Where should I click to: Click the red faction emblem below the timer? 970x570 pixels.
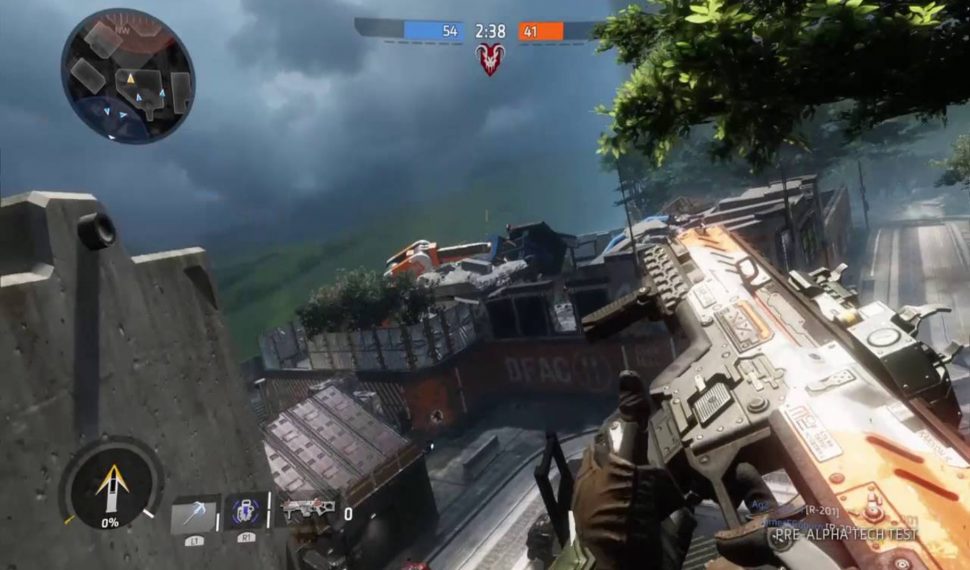click(x=490, y=59)
